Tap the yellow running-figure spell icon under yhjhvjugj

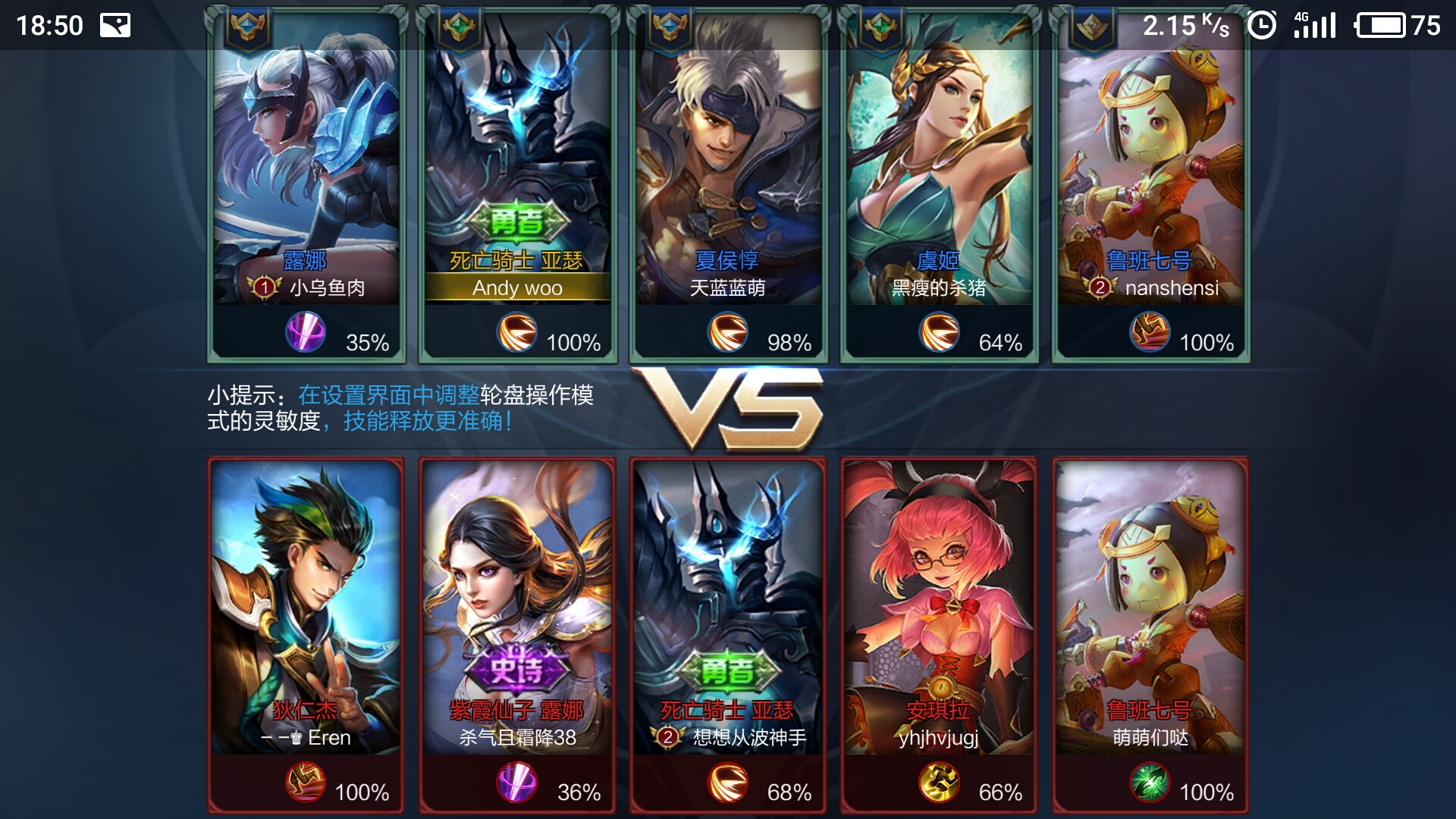pyautogui.click(x=939, y=783)
